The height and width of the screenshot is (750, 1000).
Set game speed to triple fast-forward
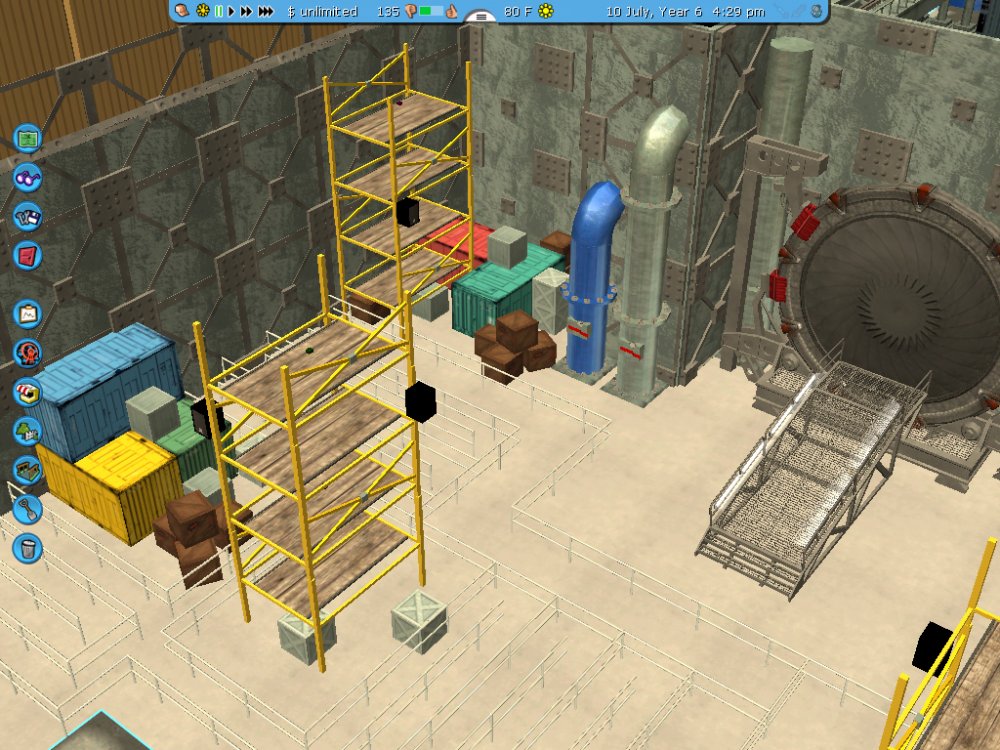266,11
